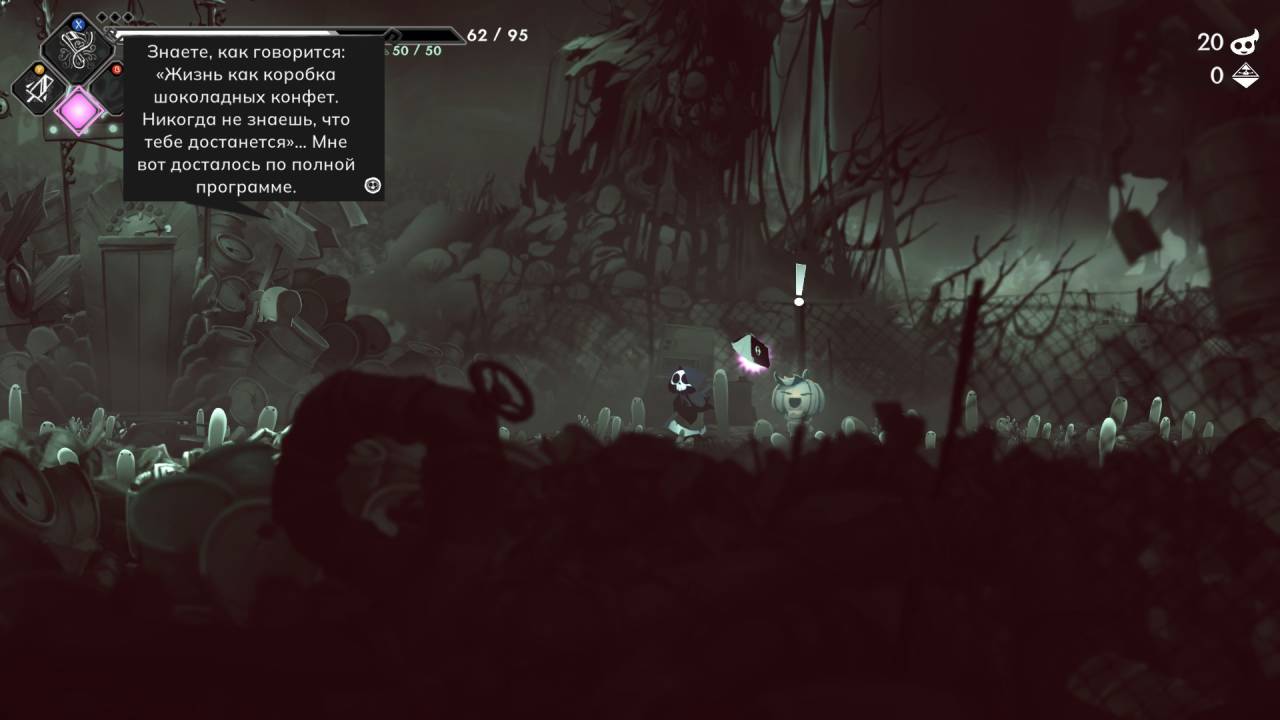Viewport: 1280px width, 720px height.
Task: Select the crossed-out secondary weapon slot
Action: [x=39, y=90]
